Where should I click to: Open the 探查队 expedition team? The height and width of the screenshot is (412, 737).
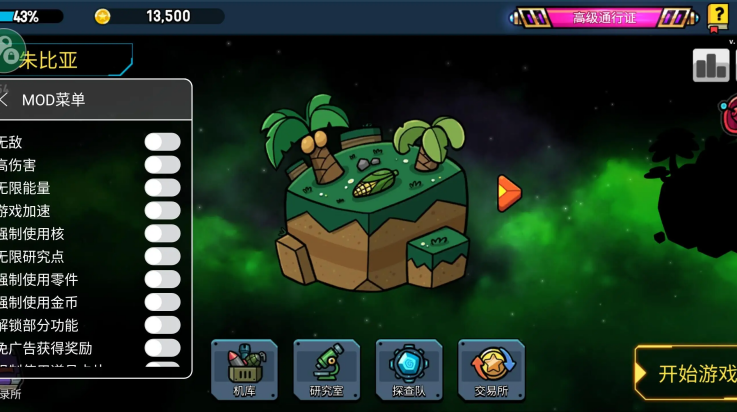pyautogui.click(x=408, y=369)
